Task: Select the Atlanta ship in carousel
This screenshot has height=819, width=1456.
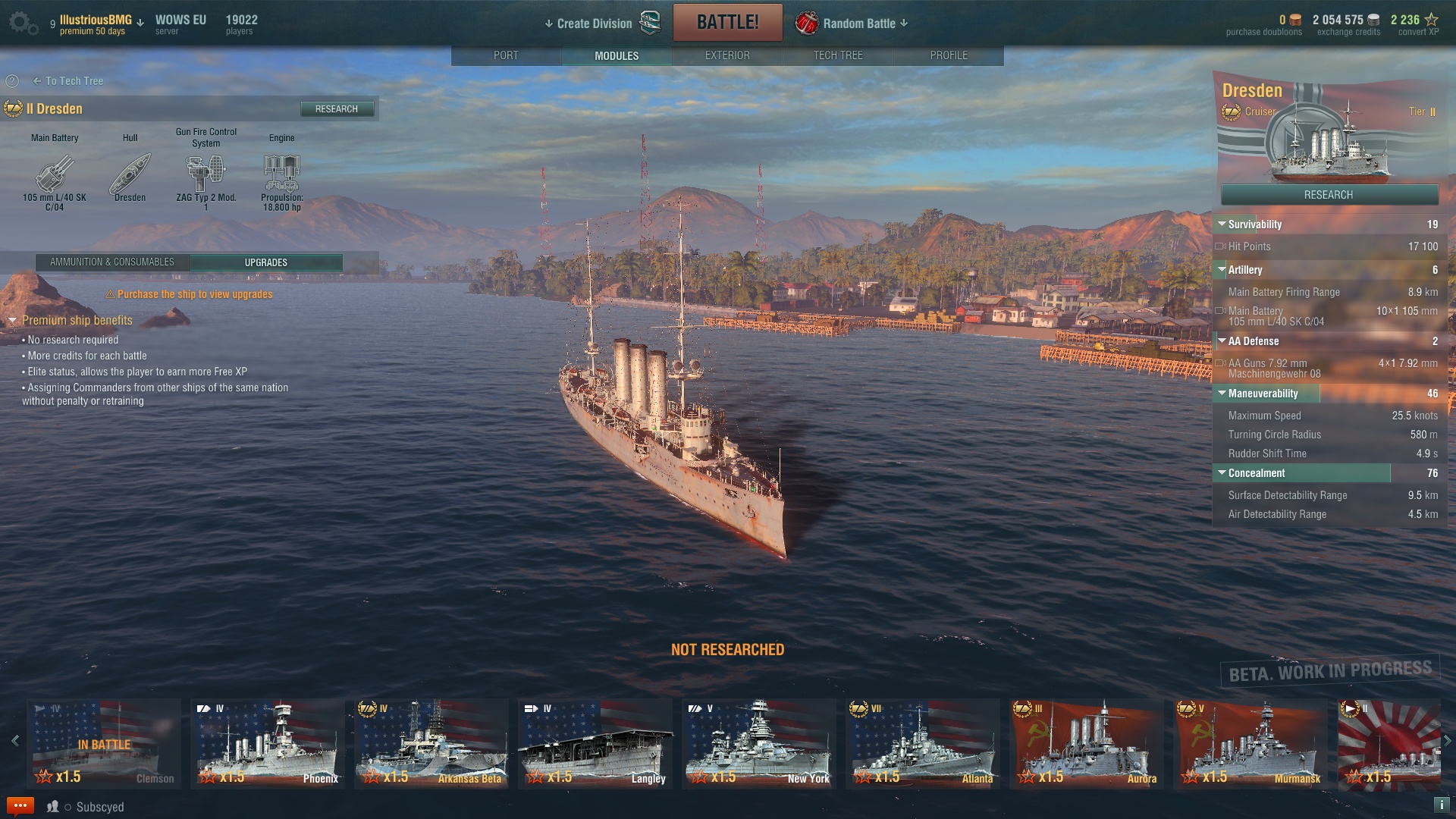Action: point(923,743)
